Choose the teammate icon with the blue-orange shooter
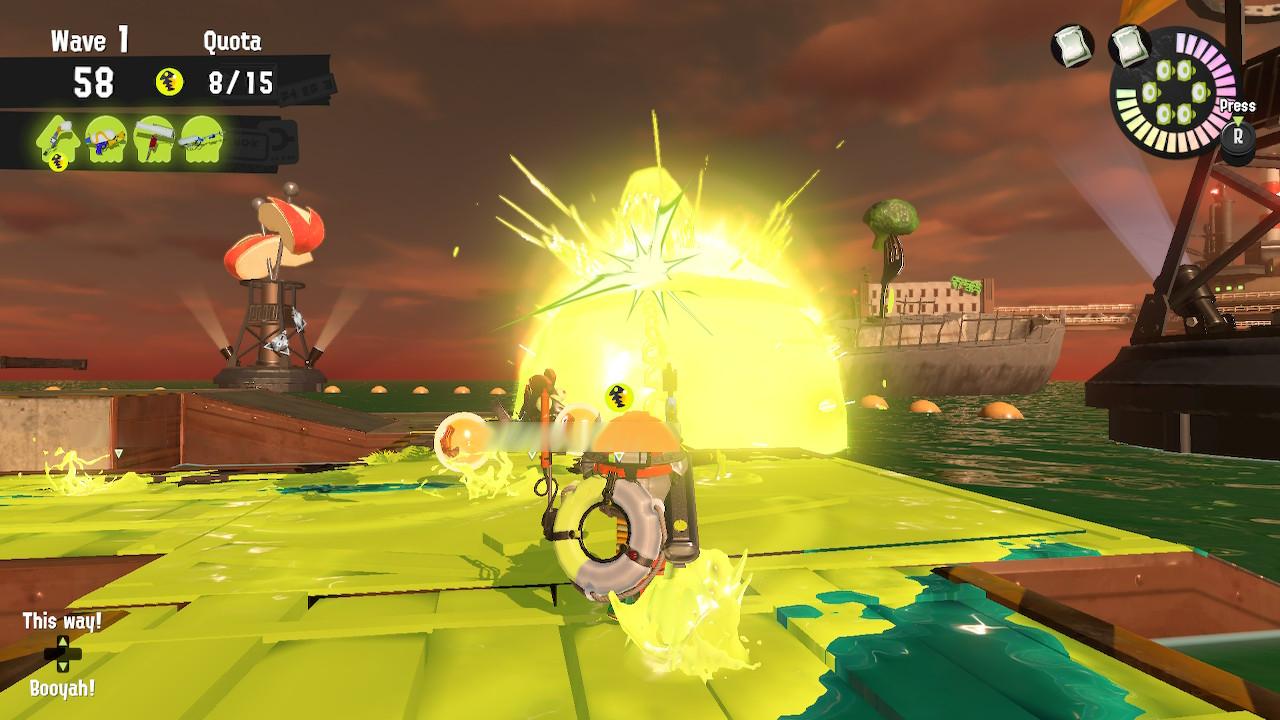The height and width of the screenshot is (720, 1280). tap(106, 140)
